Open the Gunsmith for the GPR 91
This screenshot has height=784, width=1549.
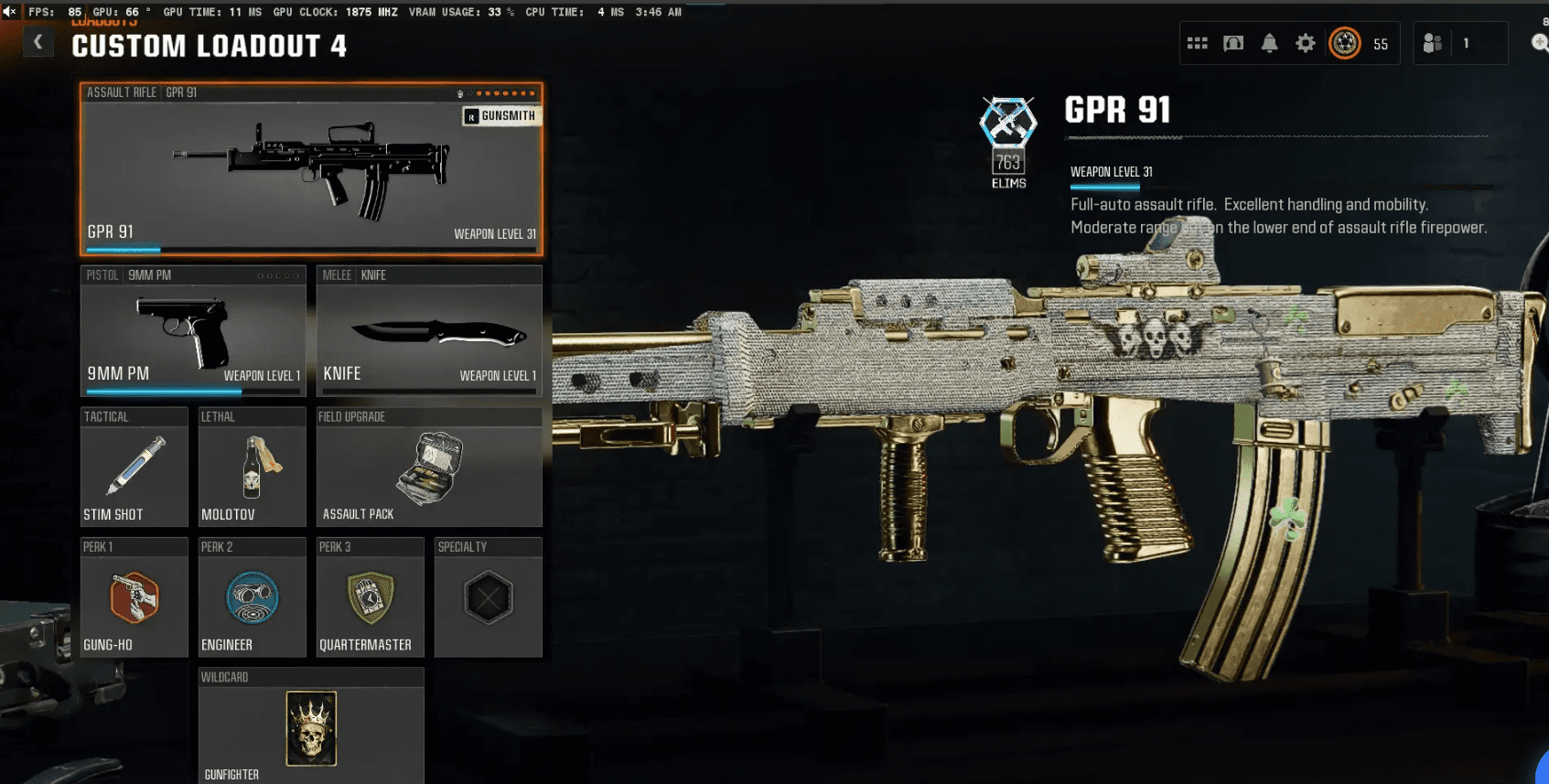click(x=501, y=116)
